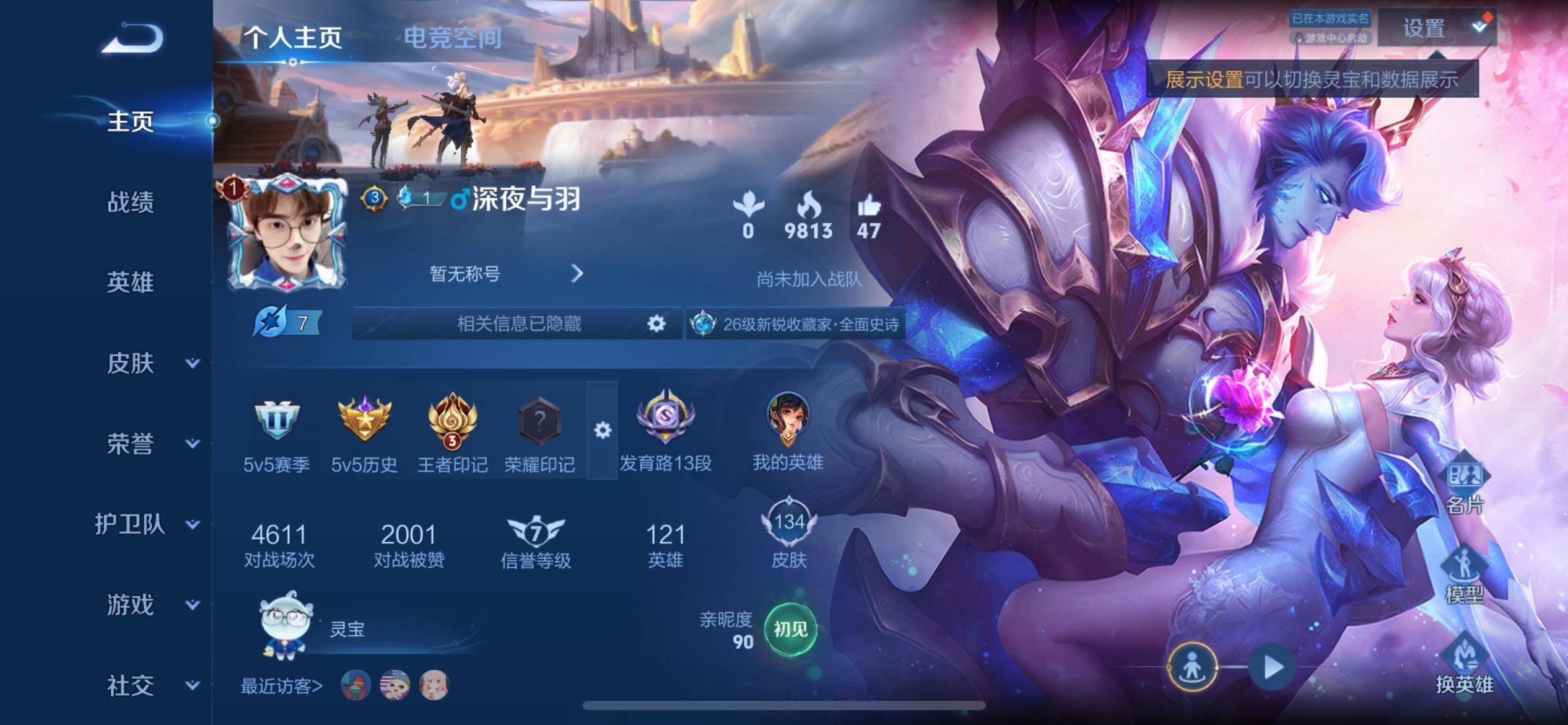Go back with the return arrow
1568x725 pixels.
coord(133,38)
